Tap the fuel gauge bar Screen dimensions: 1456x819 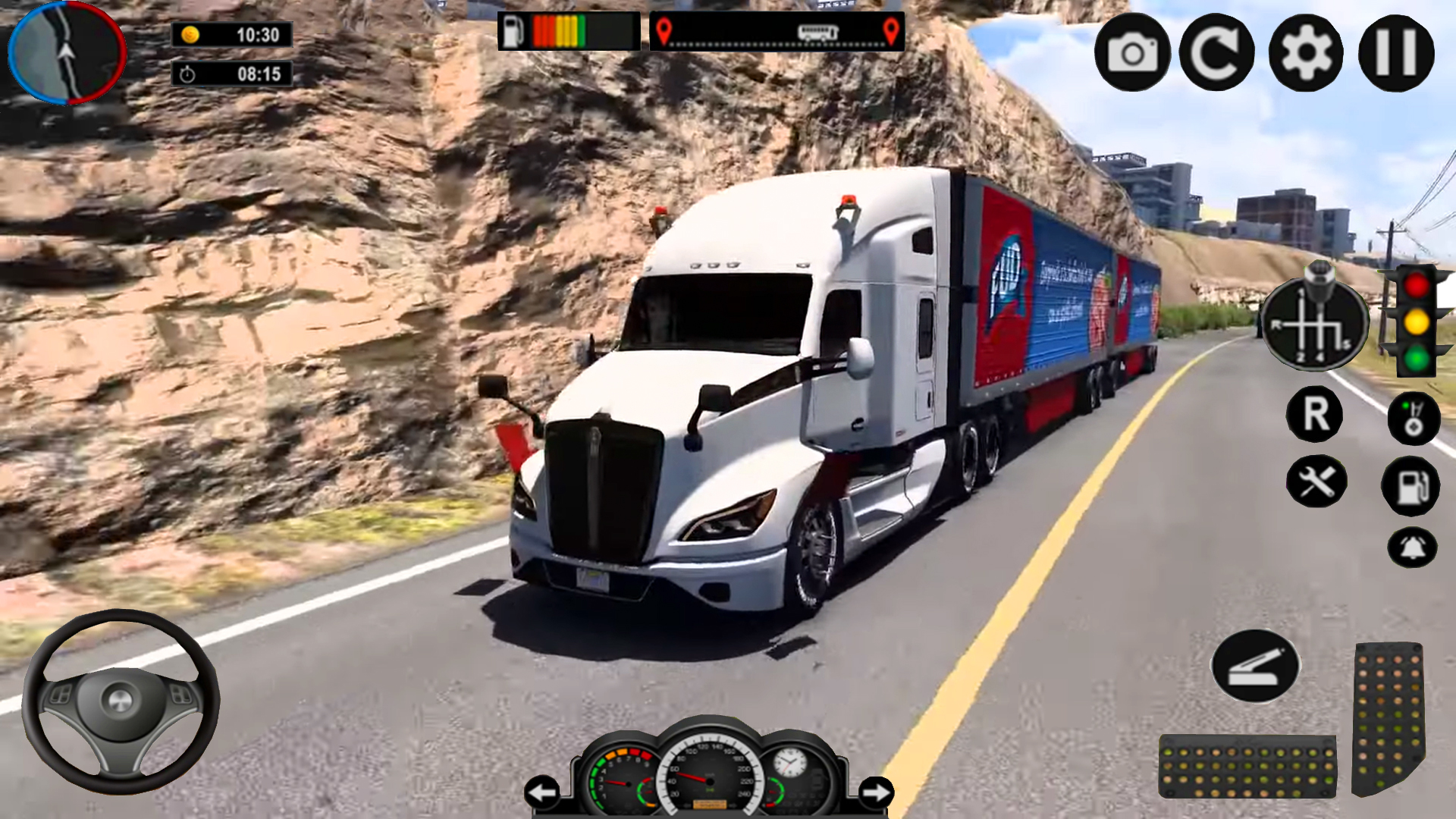point(567,30)
